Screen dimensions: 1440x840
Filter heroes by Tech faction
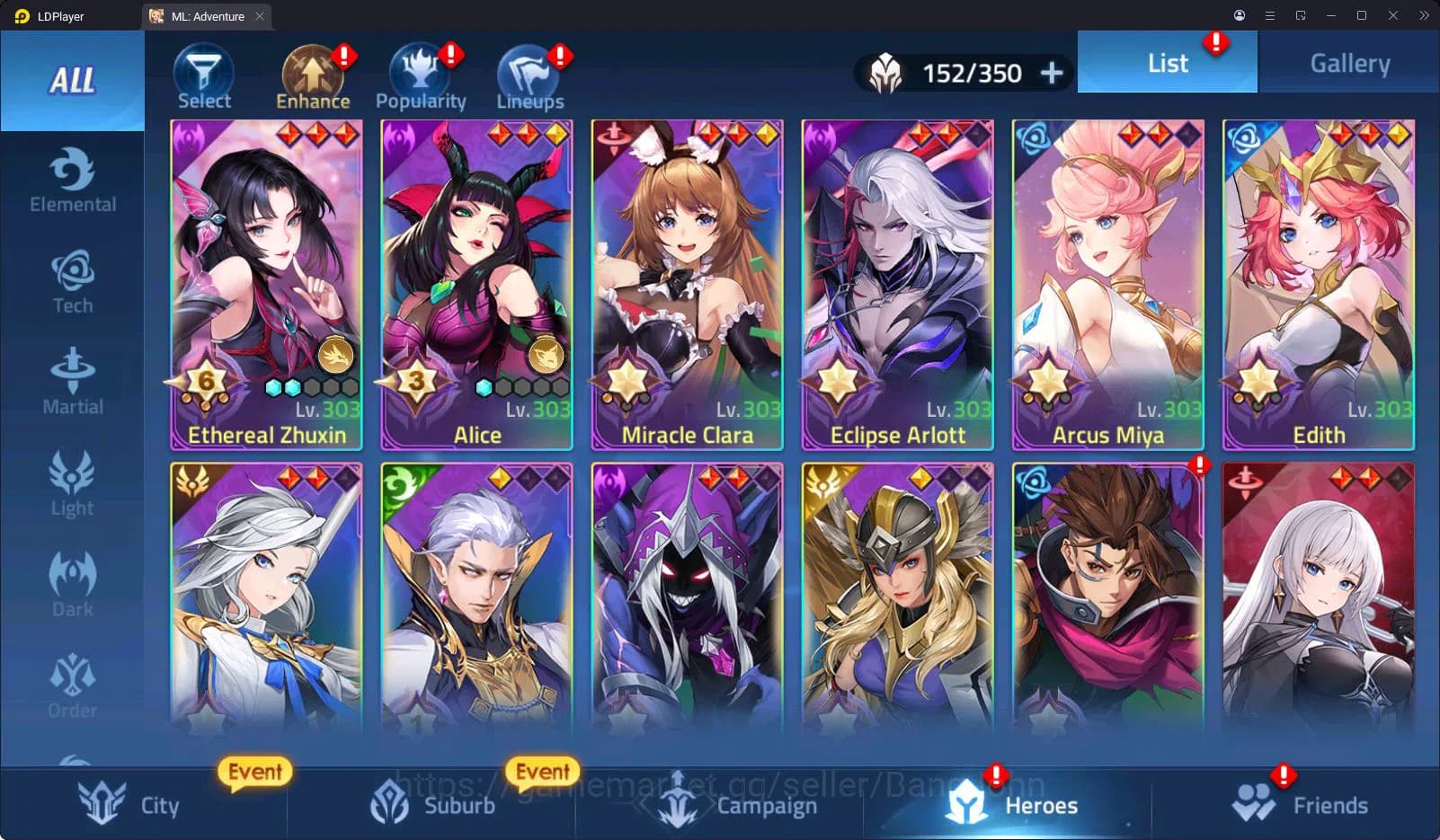coord(72,281)
